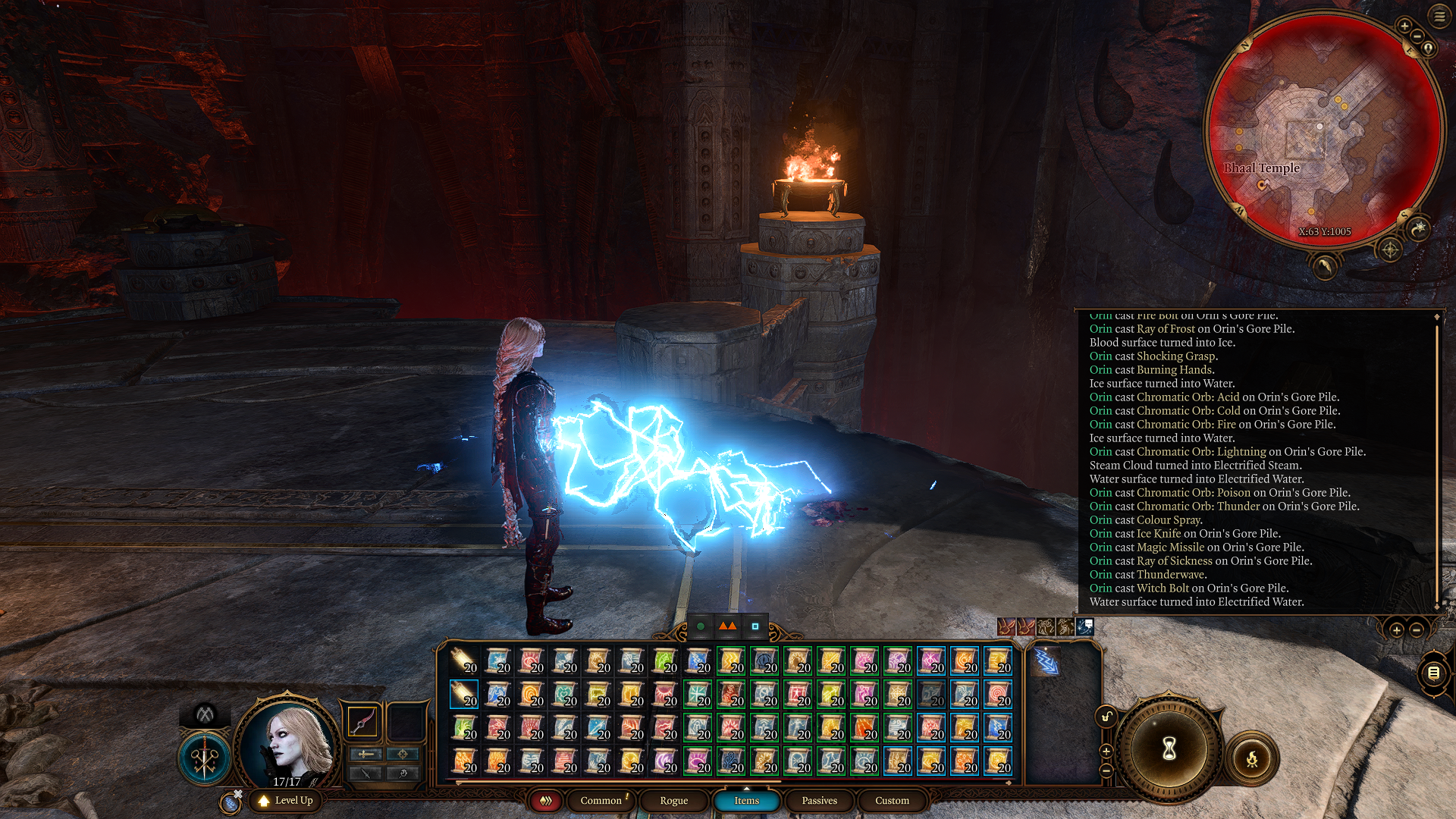Image resolution: width=1456 pixels, height=819 pixels.
Task: Click the crossed daggers and keys emblem
Action: tap(205, 758)
